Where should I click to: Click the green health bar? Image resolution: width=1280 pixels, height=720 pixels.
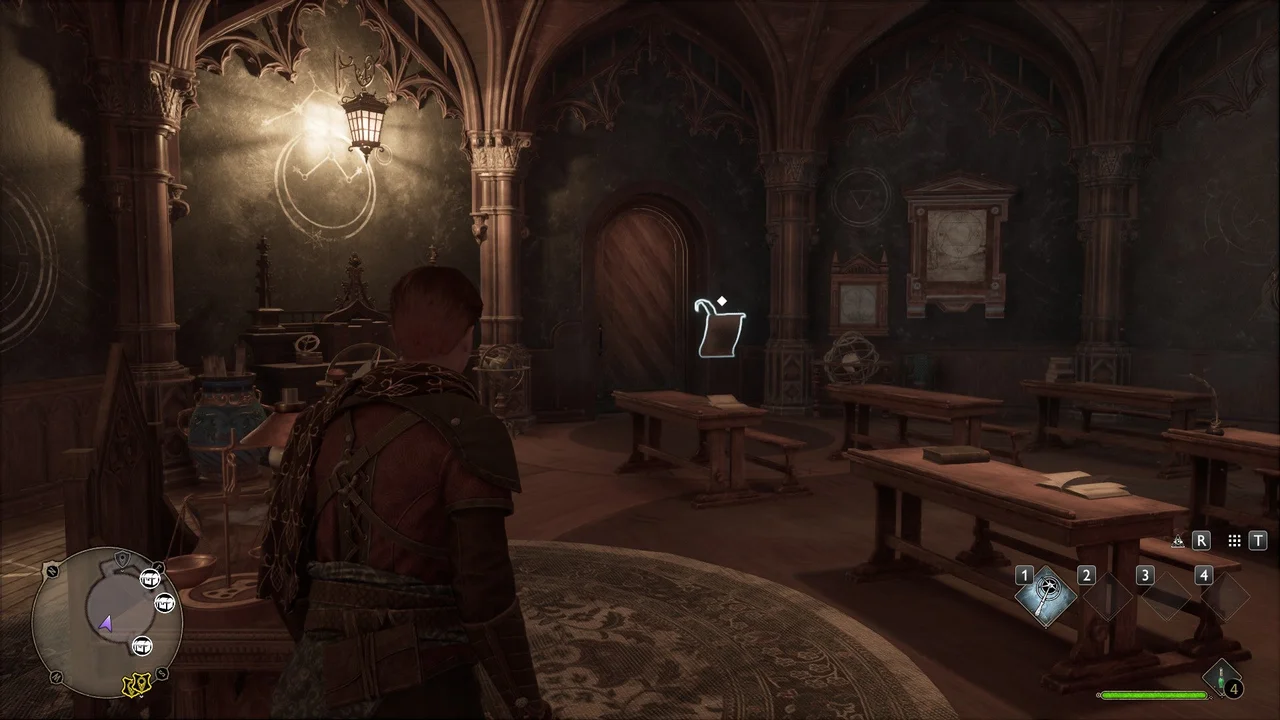(1154, 695)
